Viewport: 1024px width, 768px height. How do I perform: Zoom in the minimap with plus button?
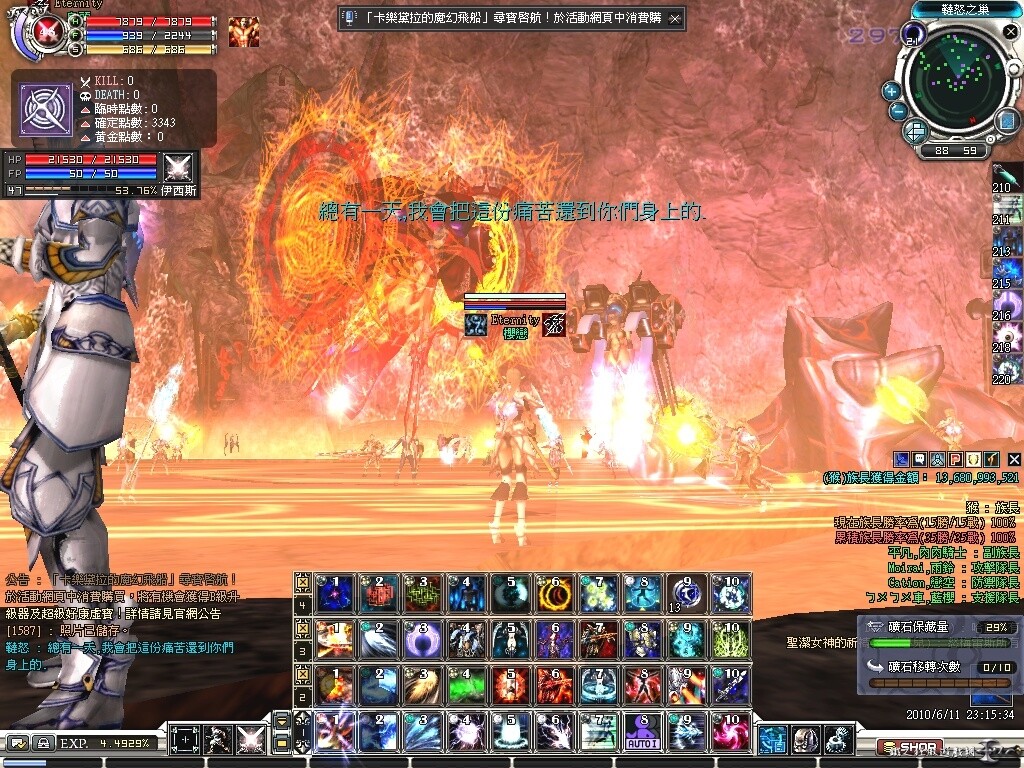pyautogui.click(x=891, y=91)
